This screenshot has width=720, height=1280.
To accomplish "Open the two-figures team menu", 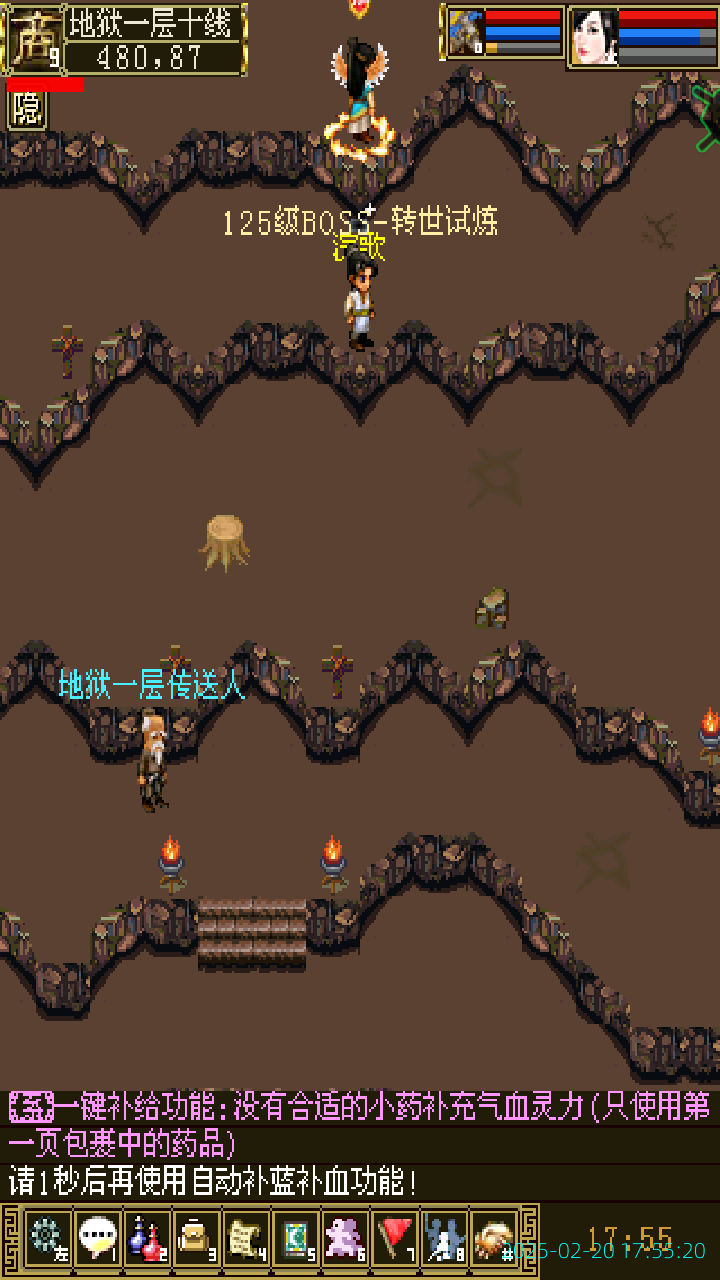I will click(444, 1238).
